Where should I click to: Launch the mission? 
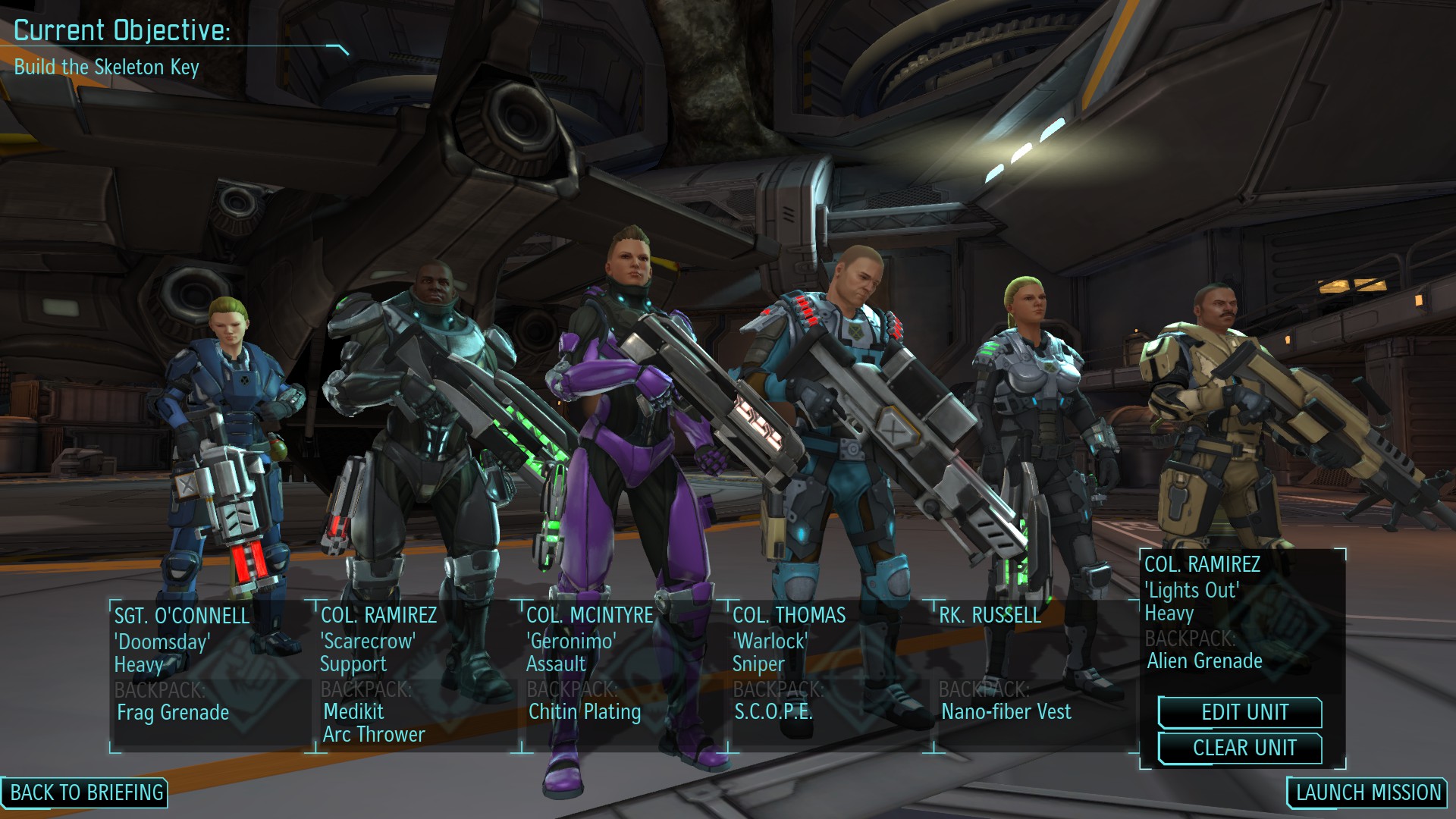tap(1368, 792)
